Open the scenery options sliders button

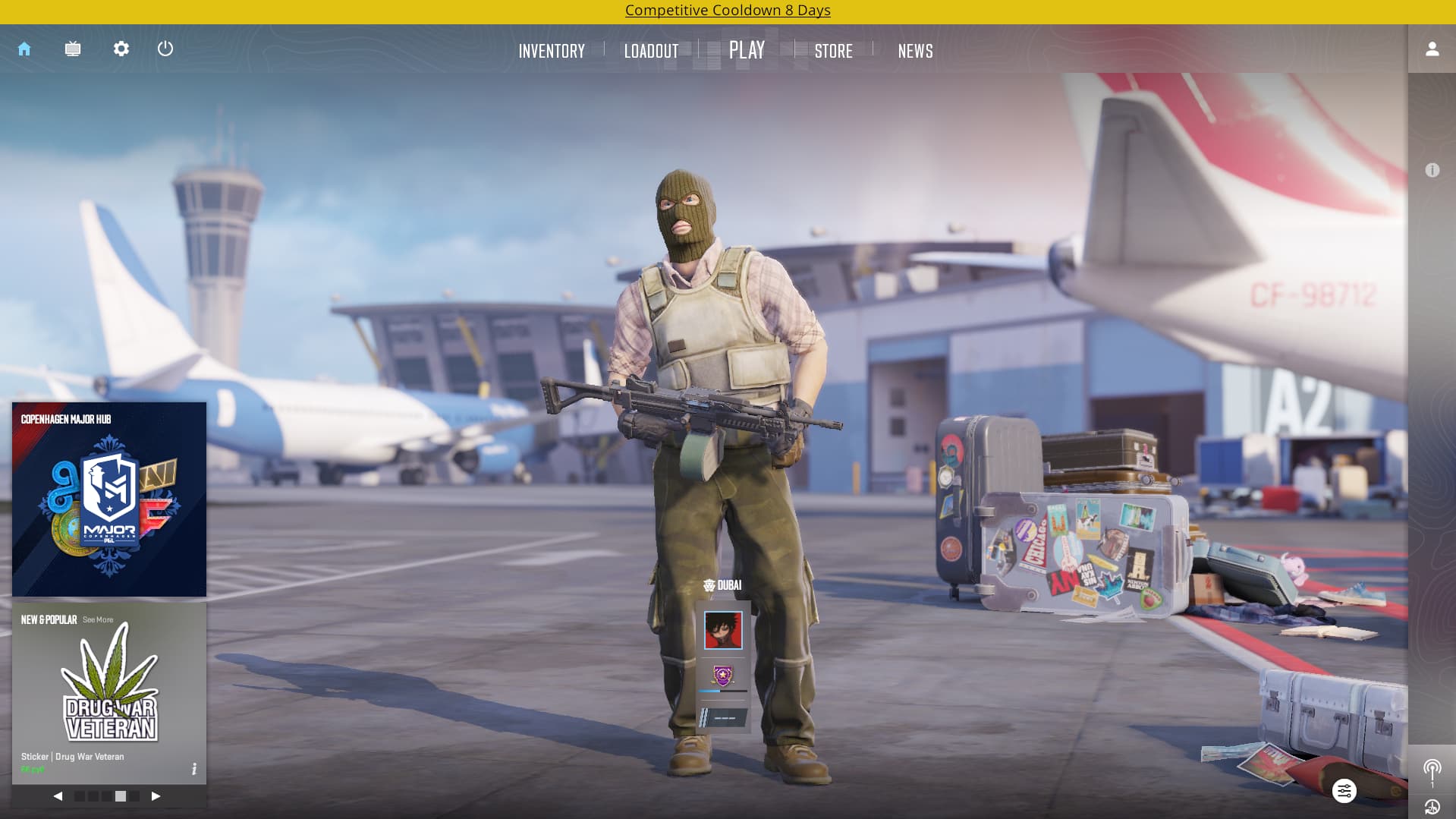[x=1344, y=791]
